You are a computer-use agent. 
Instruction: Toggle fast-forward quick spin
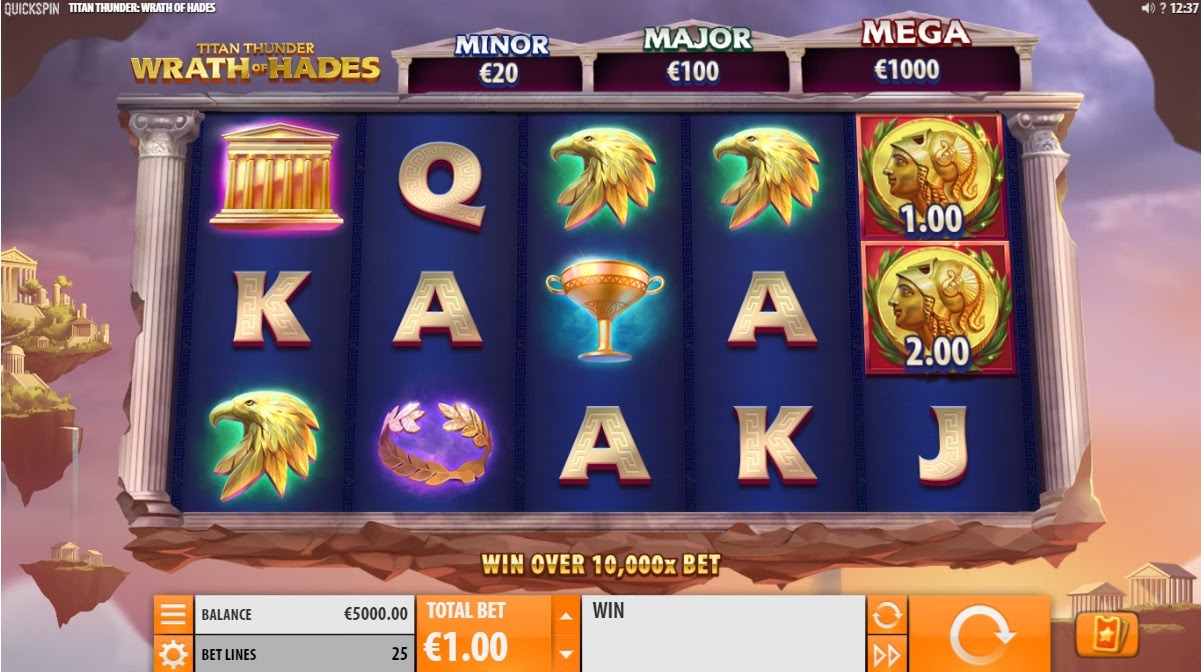(886, 655)
